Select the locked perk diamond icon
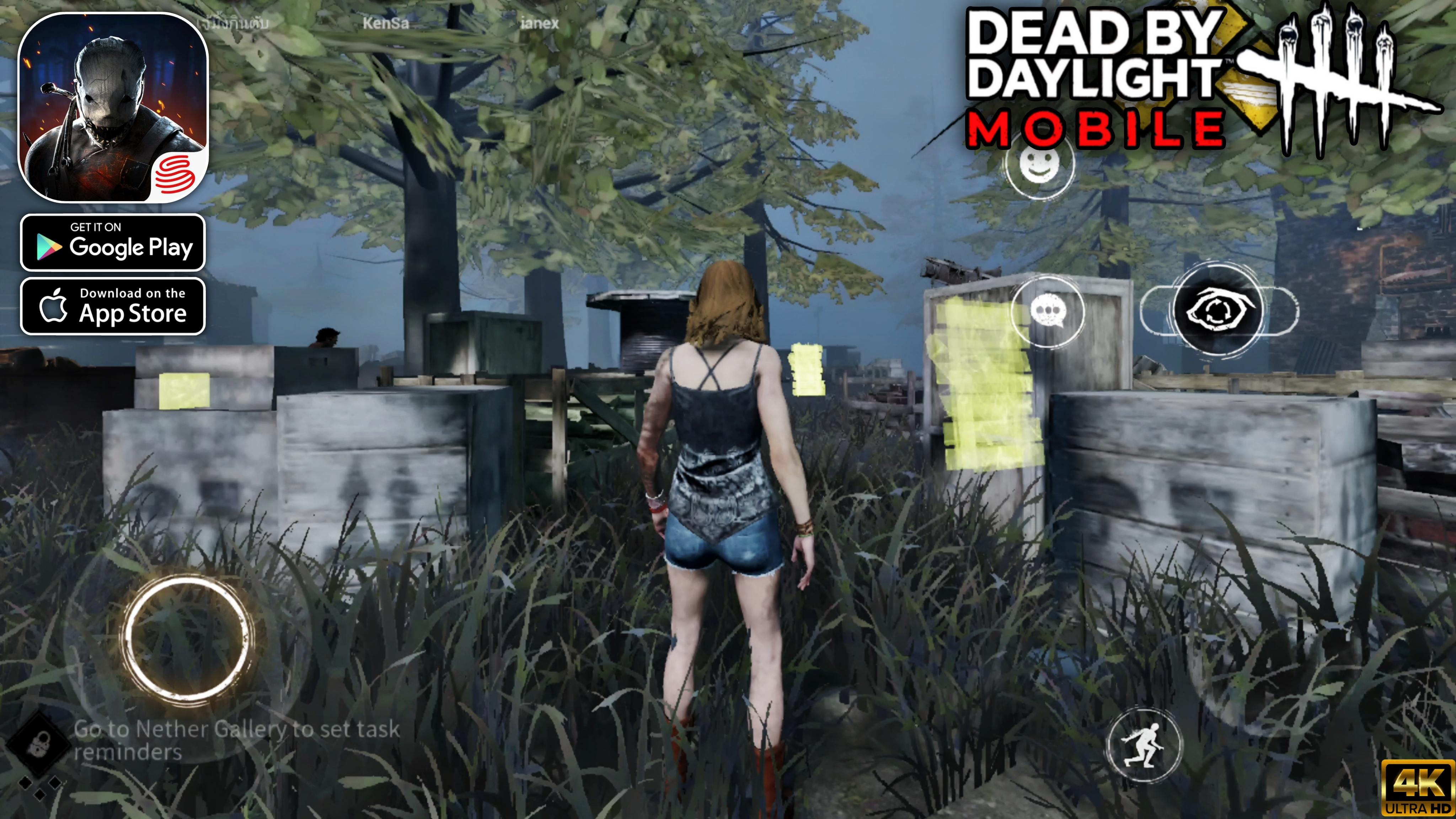This screenshot has height=819, width=1456. (38, 743)
